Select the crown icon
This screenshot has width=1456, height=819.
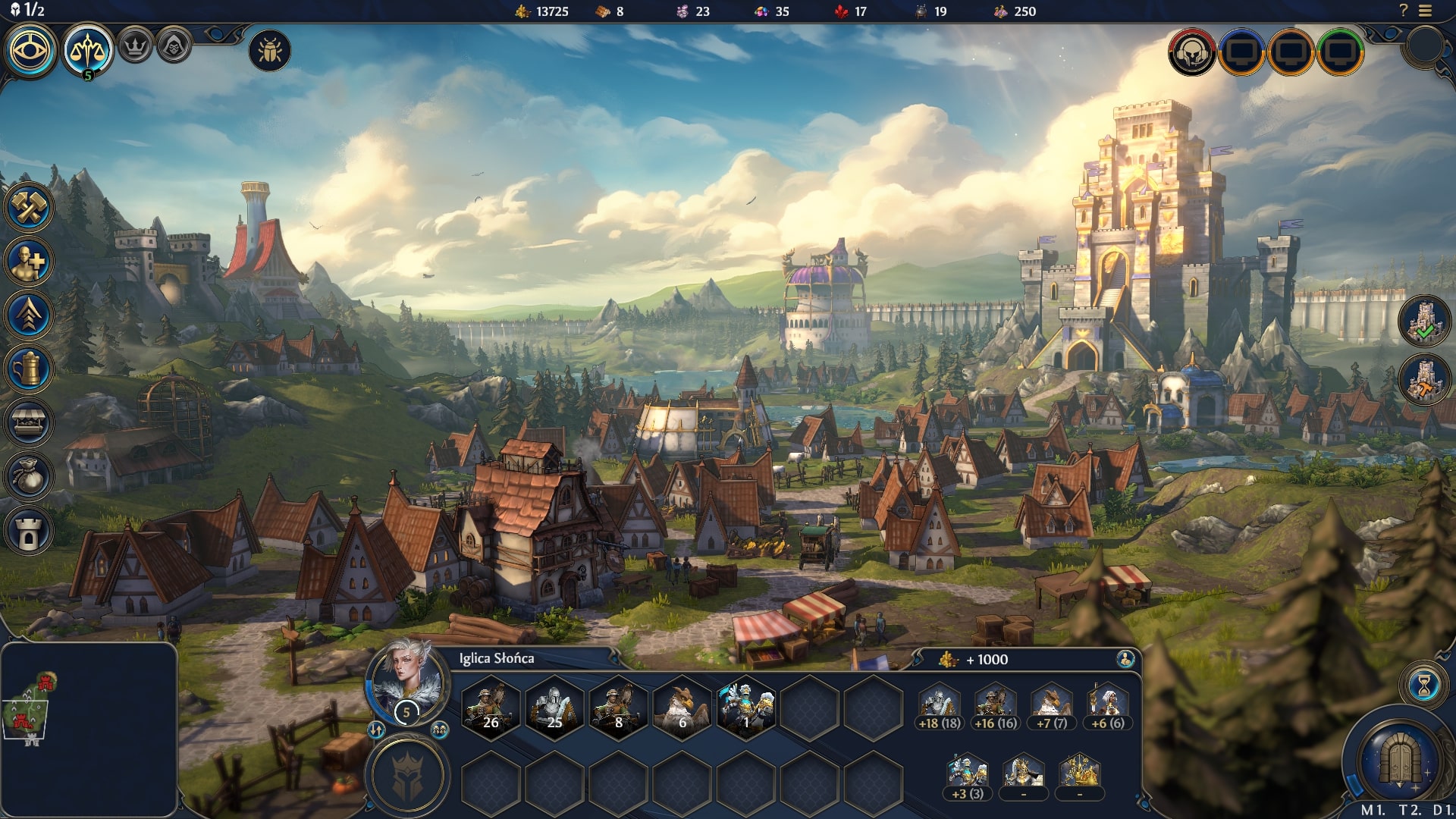pyautogui.click(x=136, y=46)
